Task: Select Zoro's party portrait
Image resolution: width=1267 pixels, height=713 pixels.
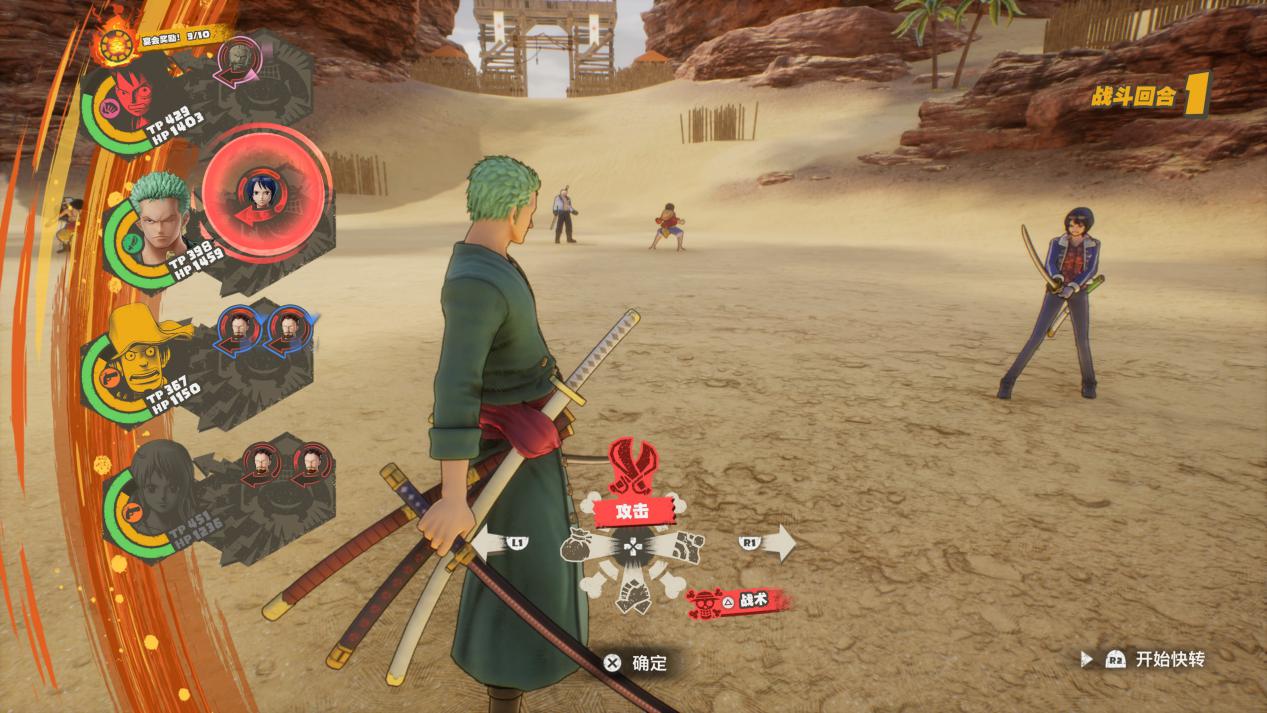Action: click(x=158, y=221)
